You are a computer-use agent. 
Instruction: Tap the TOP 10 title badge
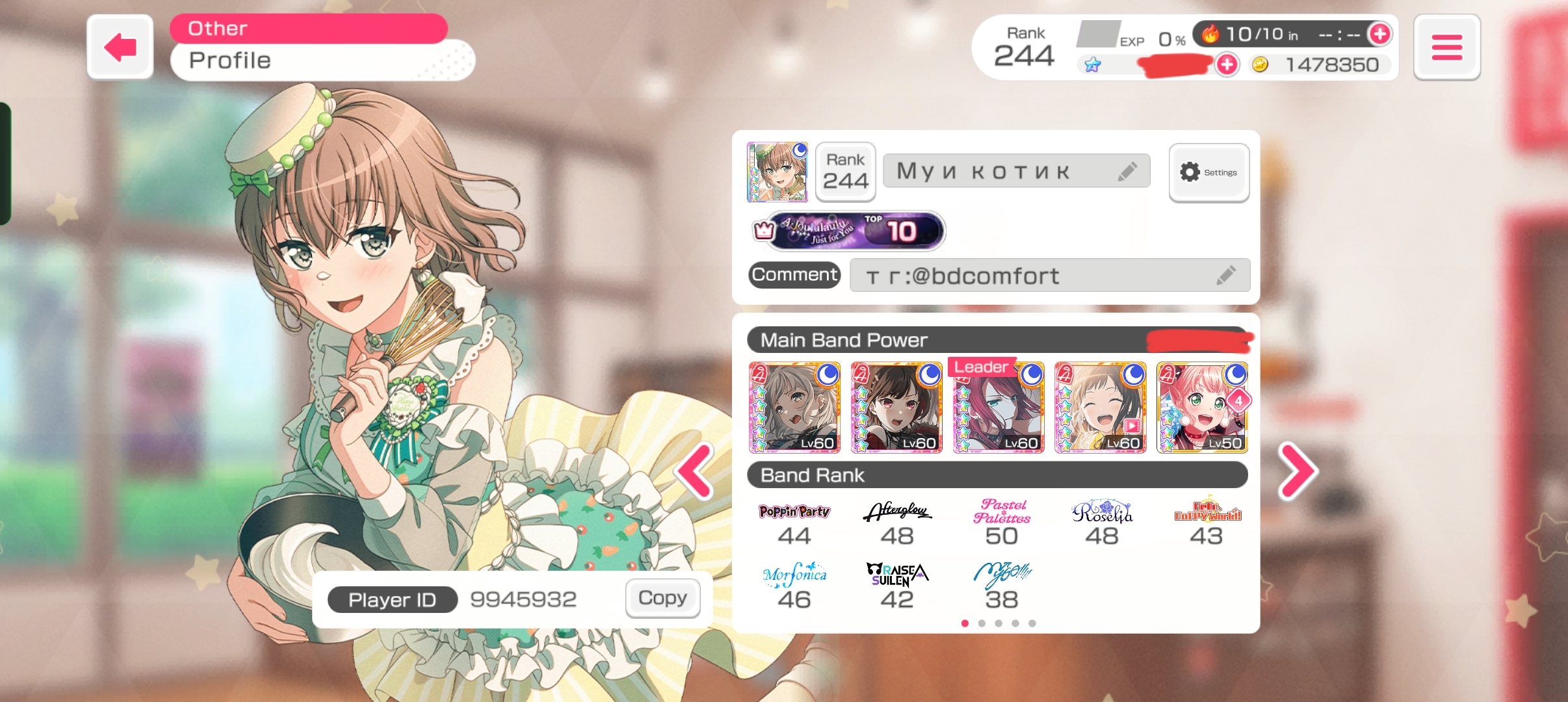[855, 231]
